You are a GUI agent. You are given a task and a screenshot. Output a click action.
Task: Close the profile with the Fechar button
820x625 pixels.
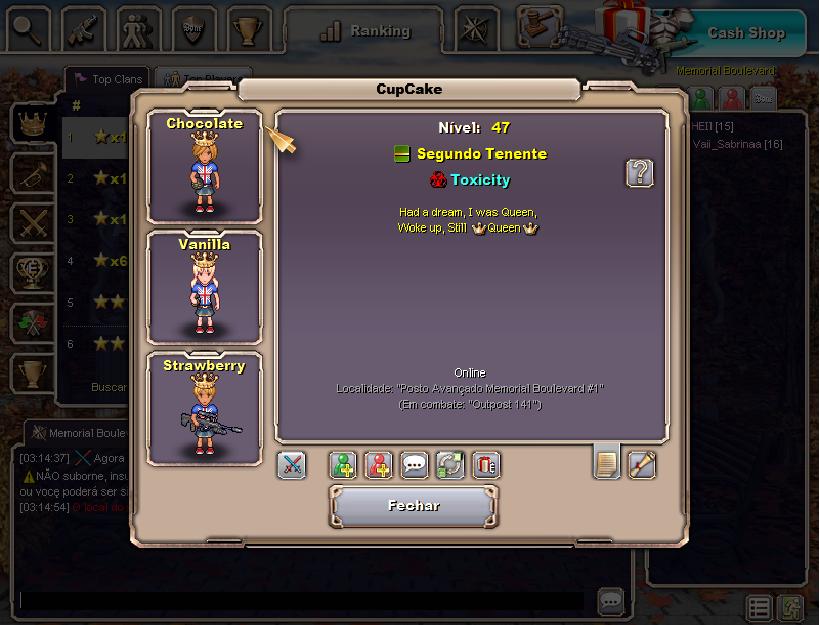[x=413, y=506]
